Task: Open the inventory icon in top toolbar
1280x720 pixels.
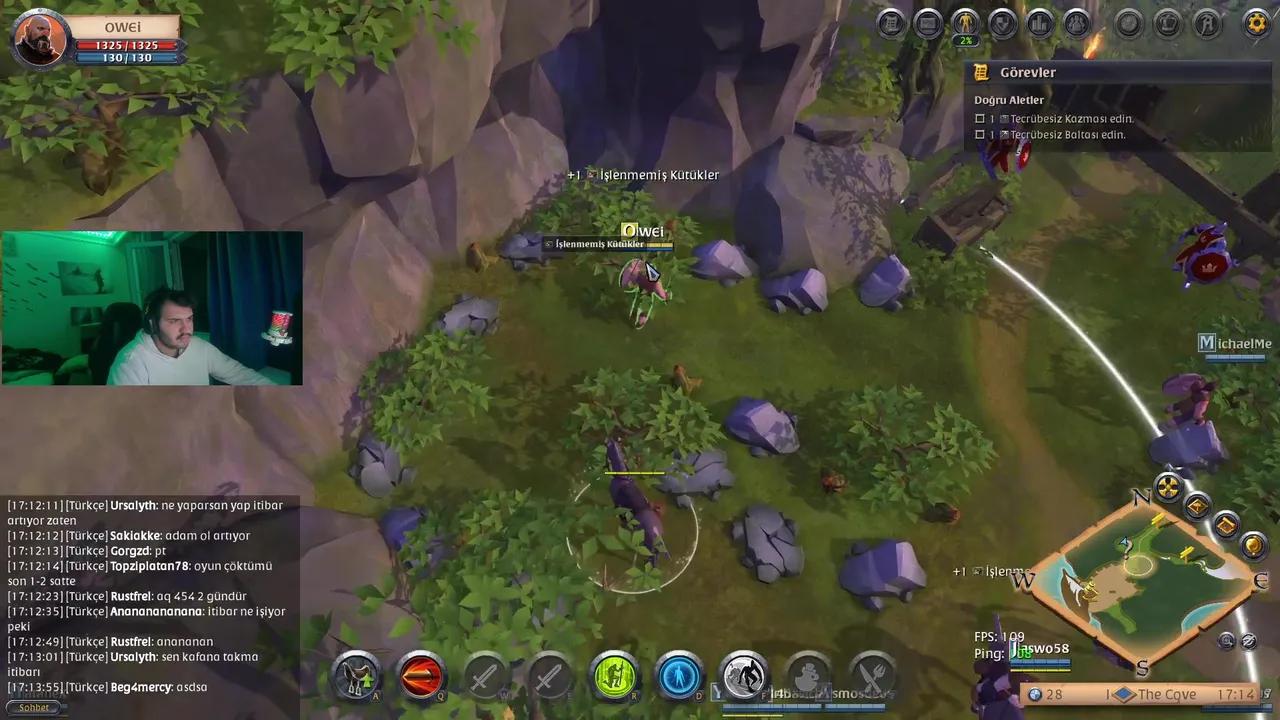Action: pos(891,24)
